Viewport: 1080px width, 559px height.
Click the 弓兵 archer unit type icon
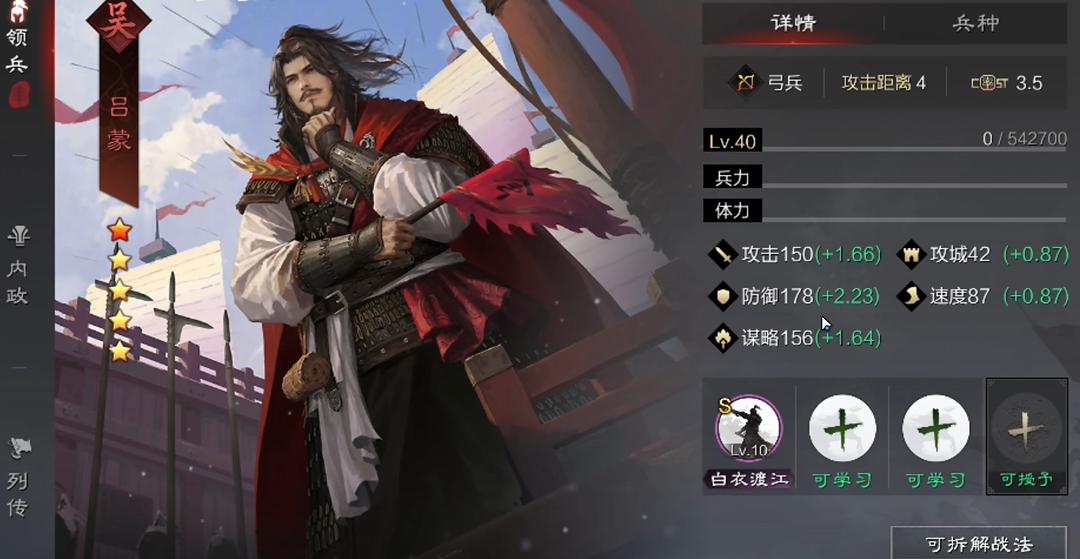tap(744, 83)
